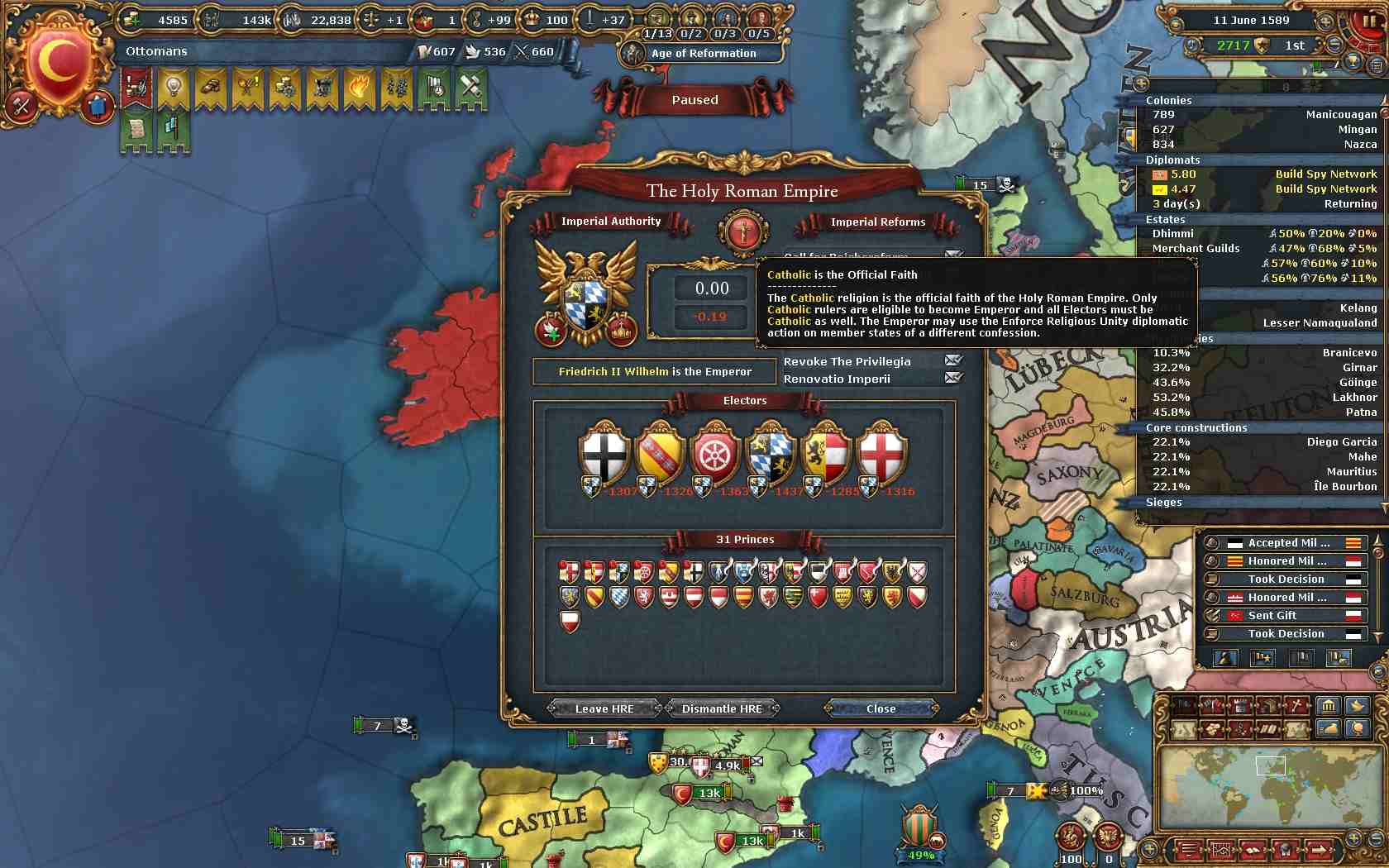This screenshot has height=868, width=1389.
Task: Select the Dismantle HRE button
Action: click(722, 708)
